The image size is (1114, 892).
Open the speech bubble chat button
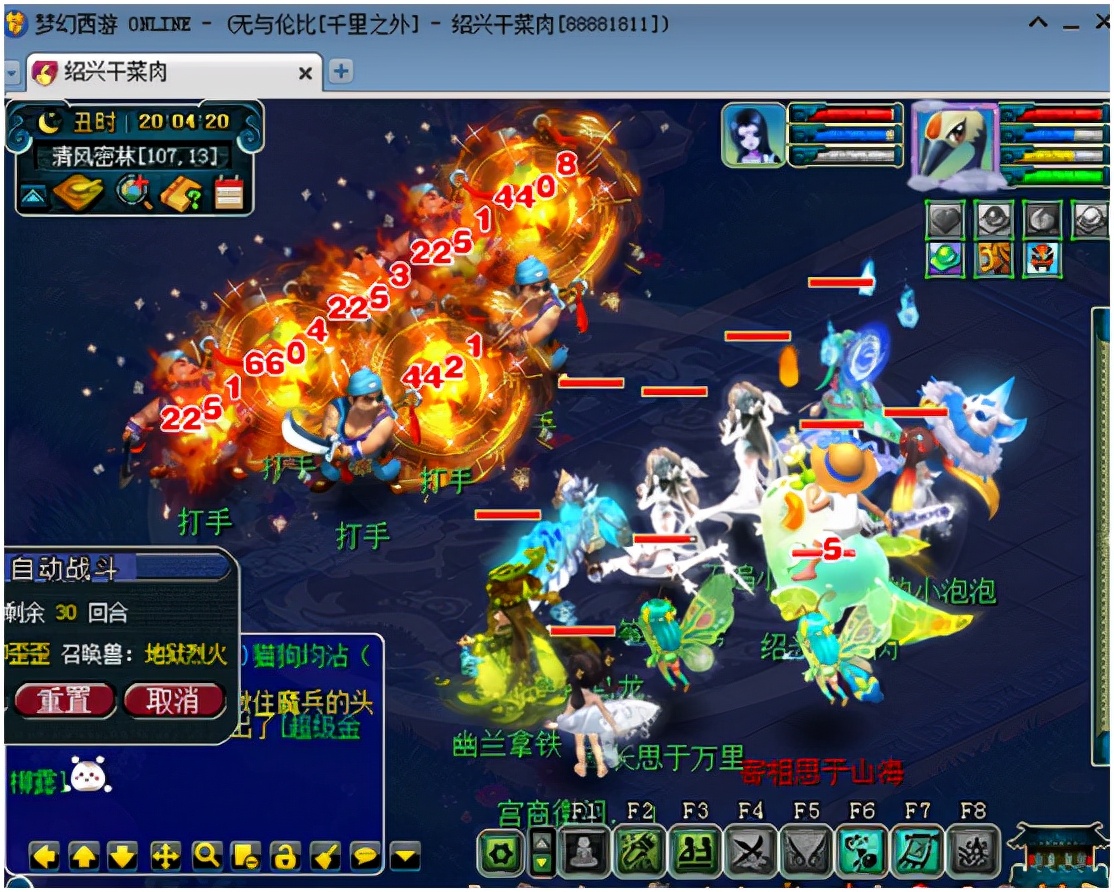[x=366, y=856]
